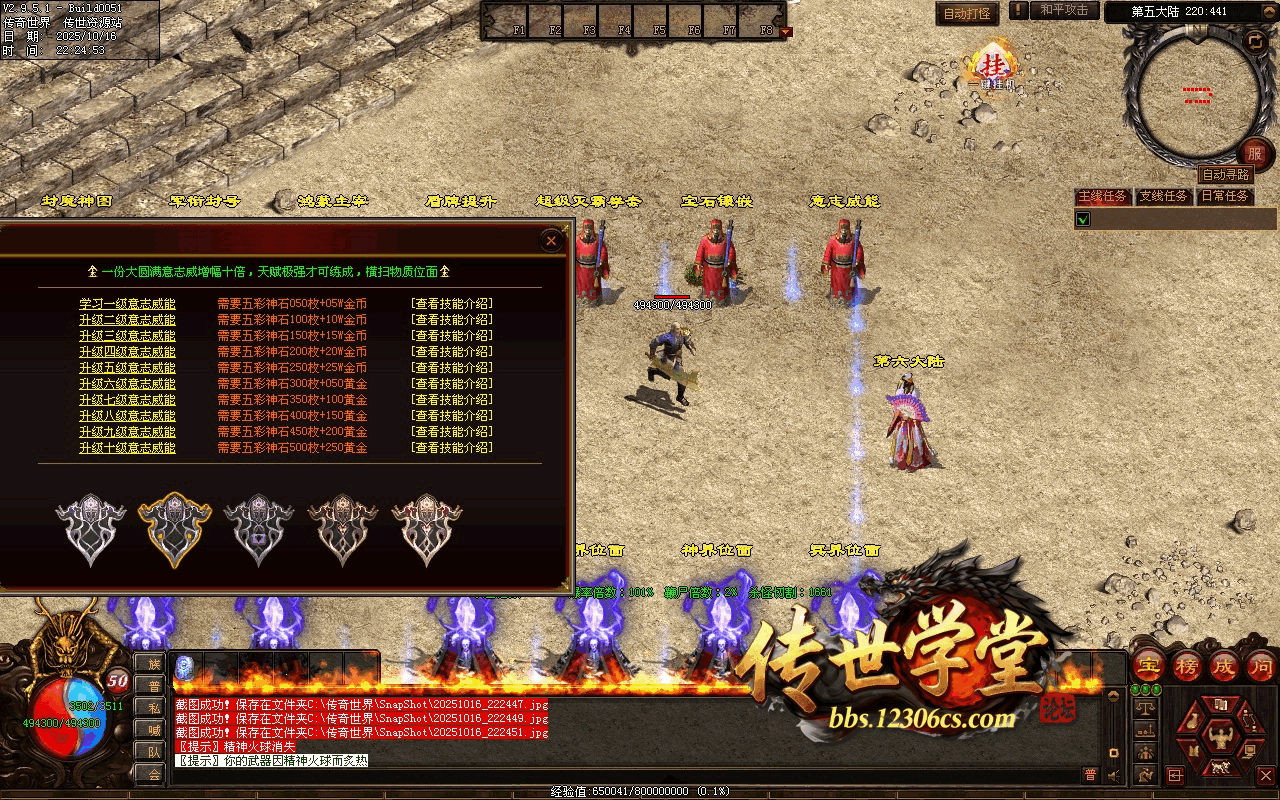
Task: Open the 榜 rankings round button
Action: pyautogui.click(x=1187, y=666)
